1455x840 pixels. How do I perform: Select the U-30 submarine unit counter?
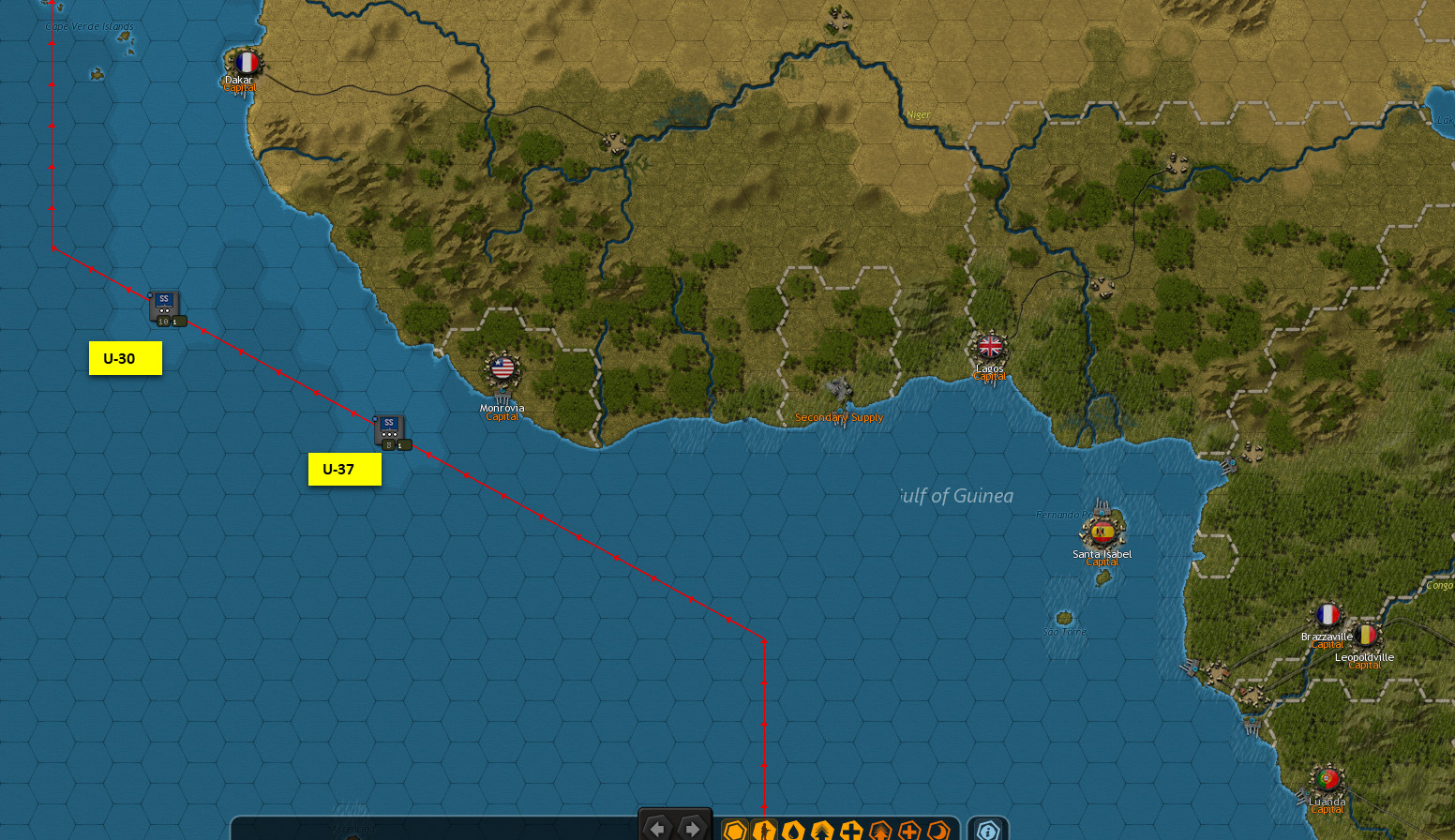tap(163, 307)
